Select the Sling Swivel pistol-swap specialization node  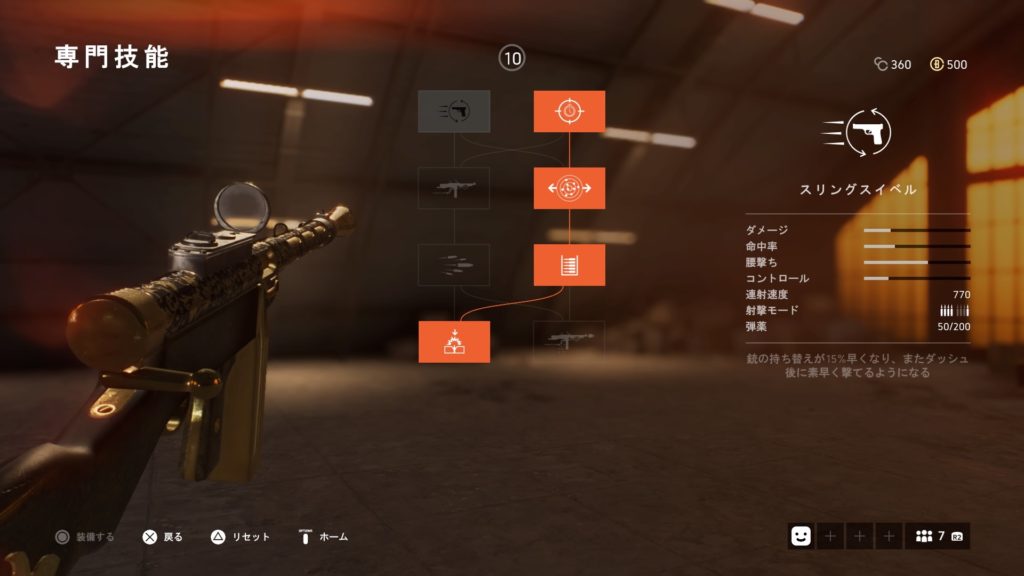(454, 111)
